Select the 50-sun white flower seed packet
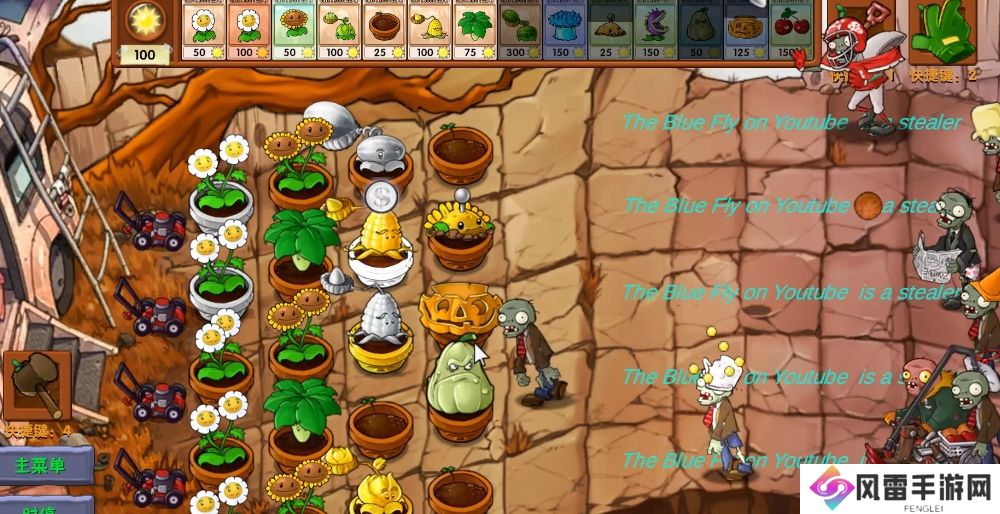The width and height of the screenshot is (1000, 514). coord(205,30)
